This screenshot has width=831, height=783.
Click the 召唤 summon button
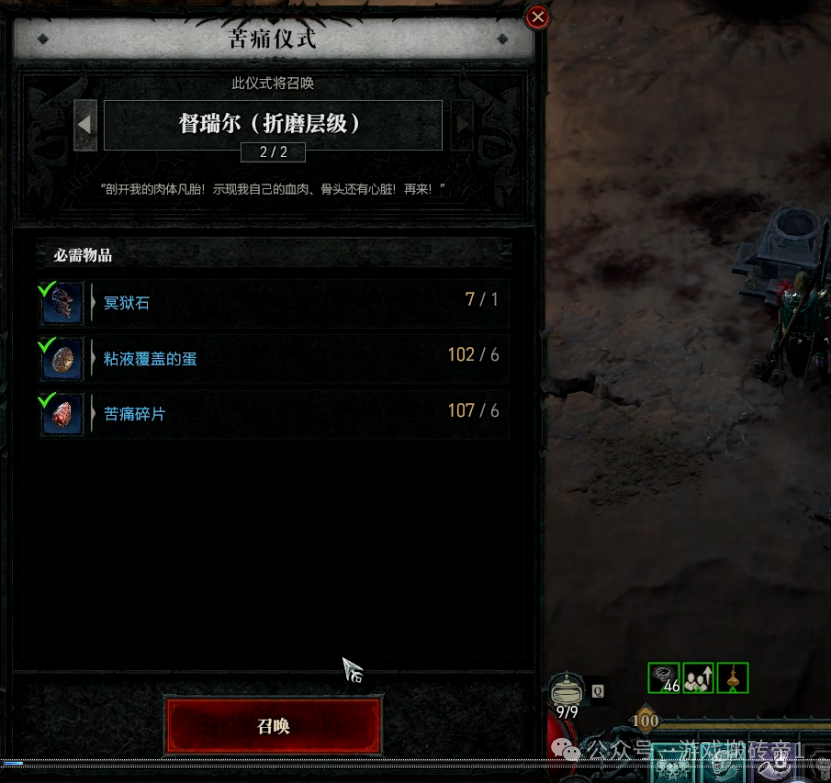coord(273,726)
